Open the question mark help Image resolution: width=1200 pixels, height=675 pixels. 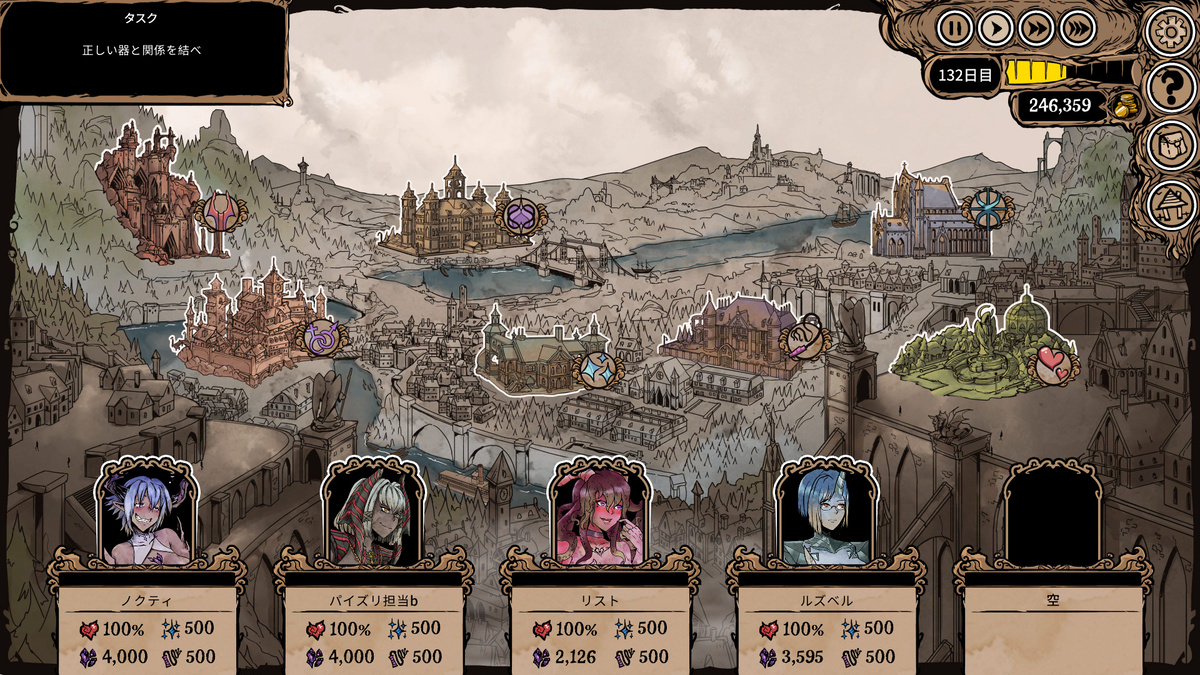pos(1170,88)
